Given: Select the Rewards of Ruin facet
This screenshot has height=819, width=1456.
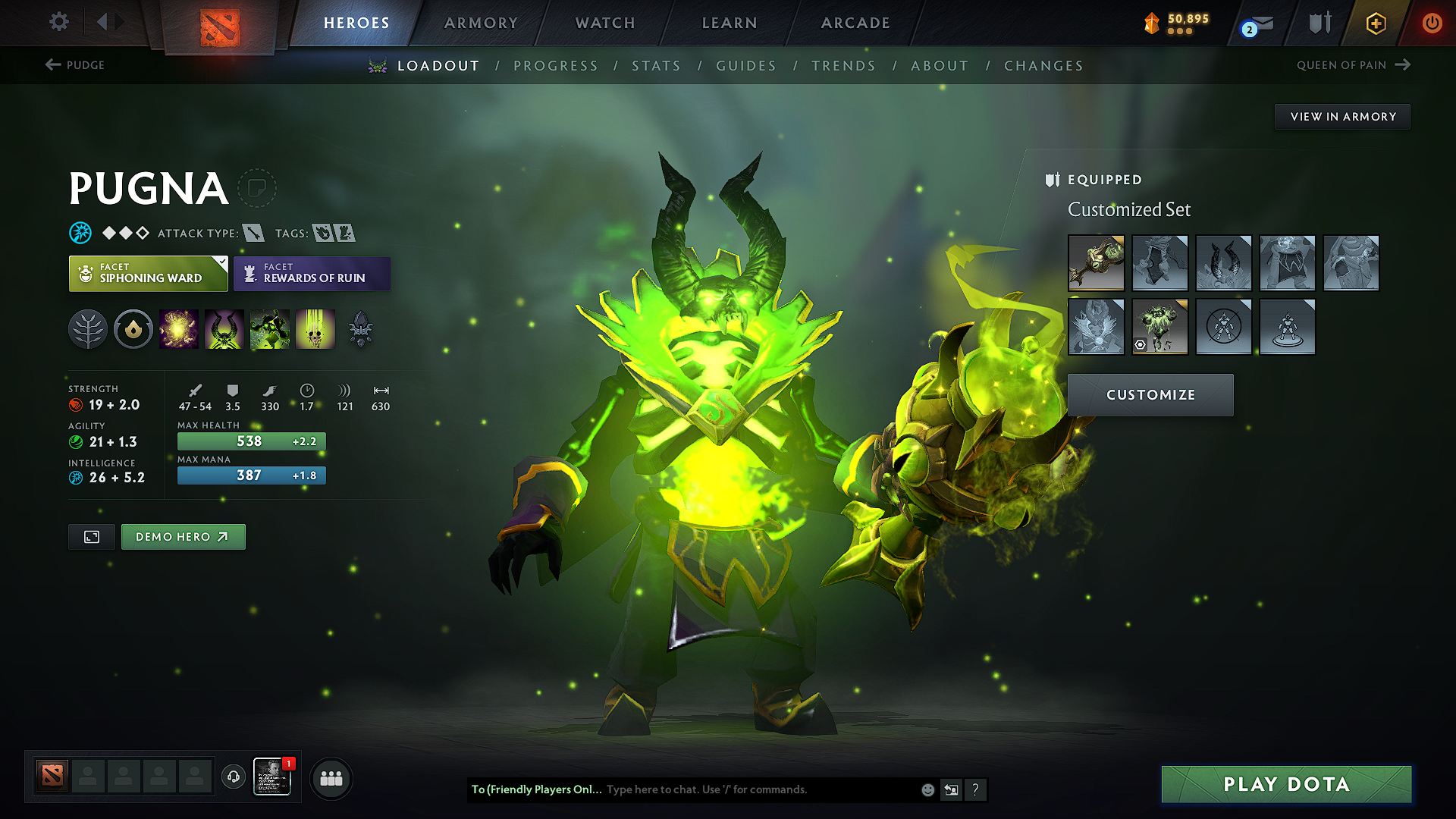Looking at the screenshot, I should (x=312, y=274).
